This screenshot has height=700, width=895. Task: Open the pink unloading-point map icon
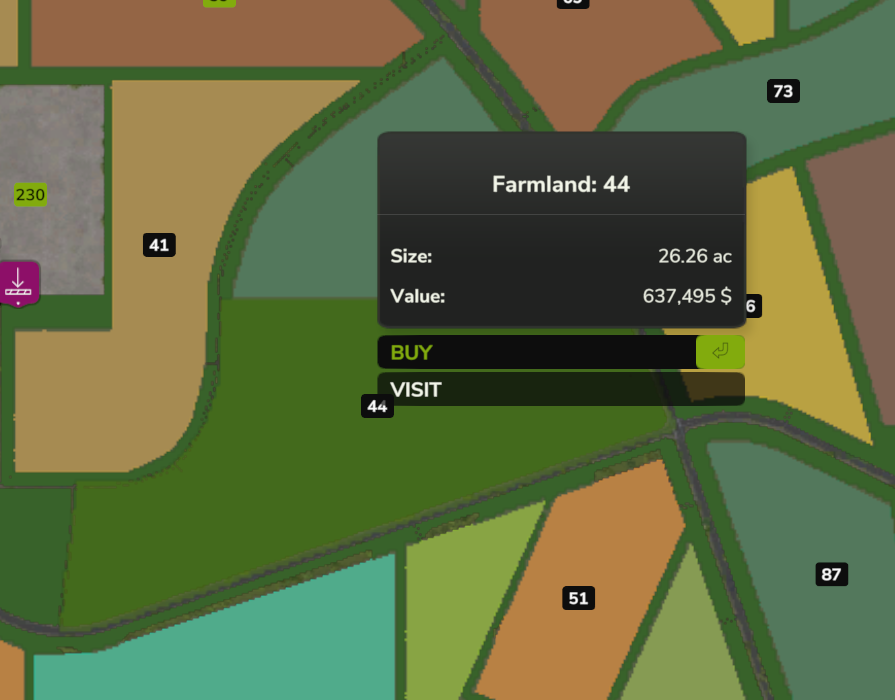(x=18, y=284)
